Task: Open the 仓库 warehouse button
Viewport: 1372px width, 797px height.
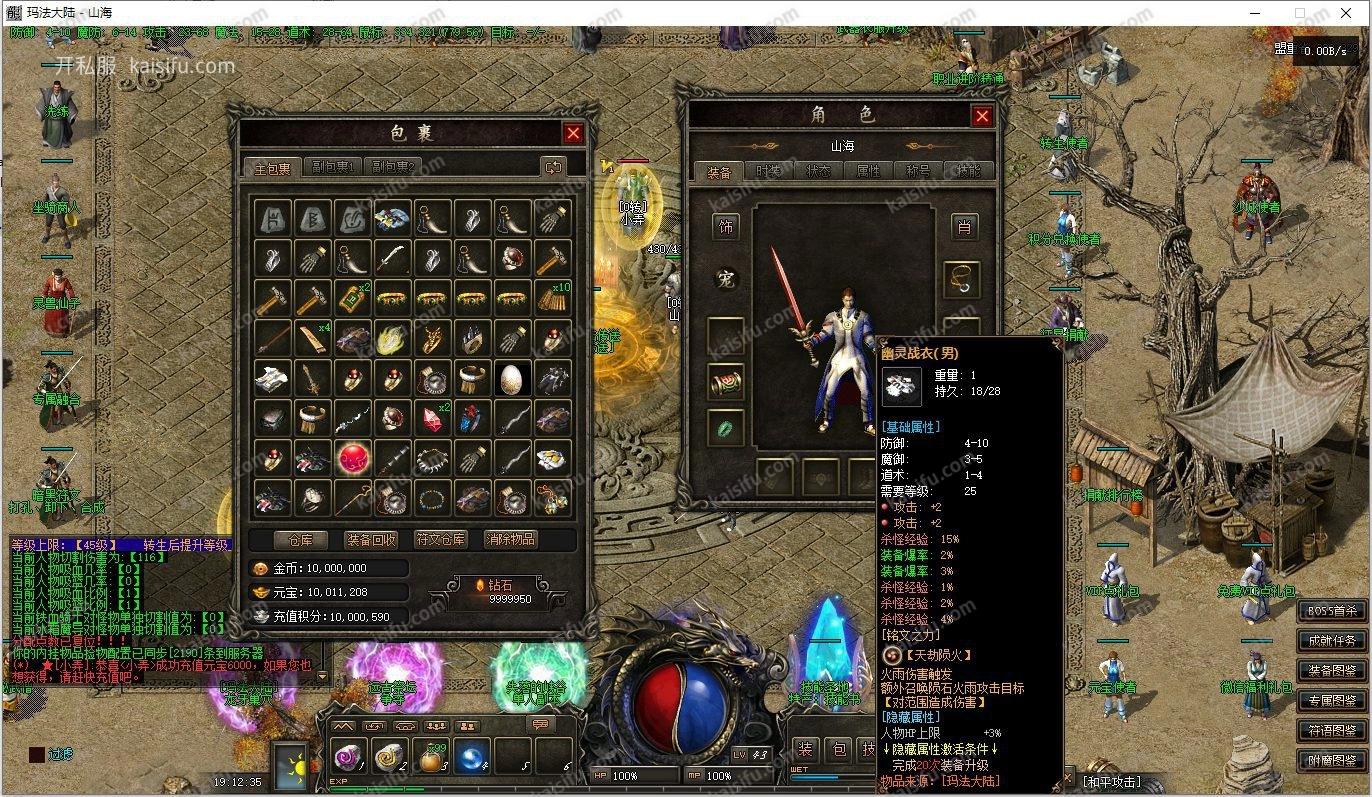Action: coord(293,539)
